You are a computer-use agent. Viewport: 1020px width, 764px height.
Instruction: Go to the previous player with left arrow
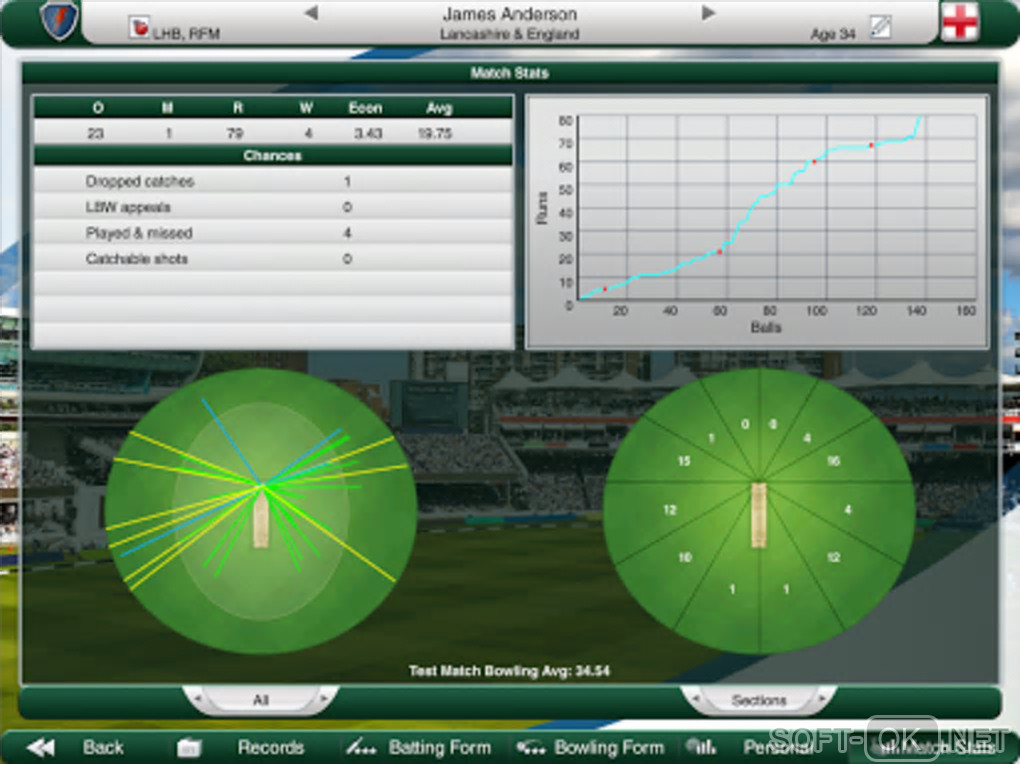[311, 13]
